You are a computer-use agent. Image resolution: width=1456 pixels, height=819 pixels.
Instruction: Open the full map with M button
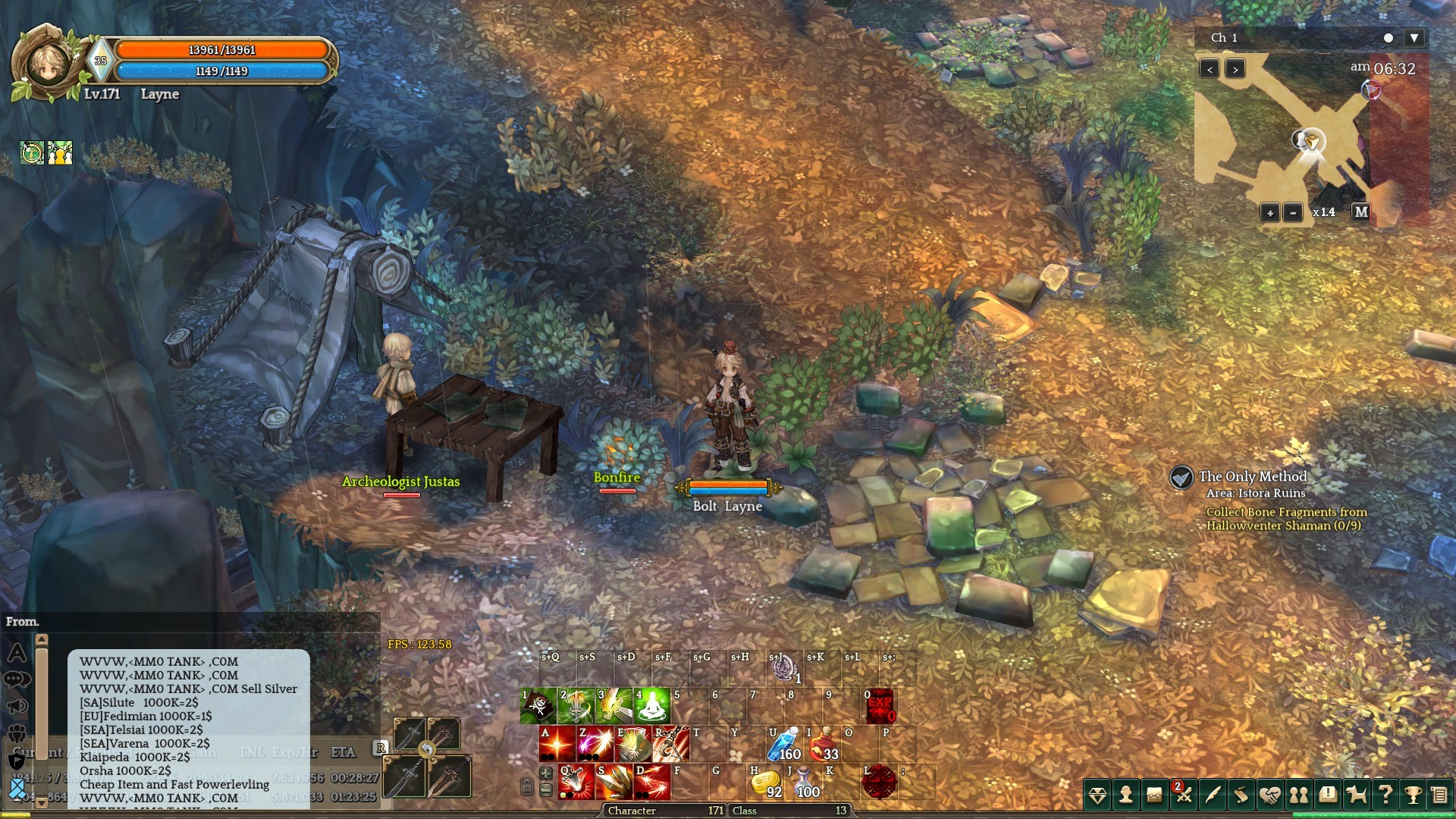[x=1361, y=212]
